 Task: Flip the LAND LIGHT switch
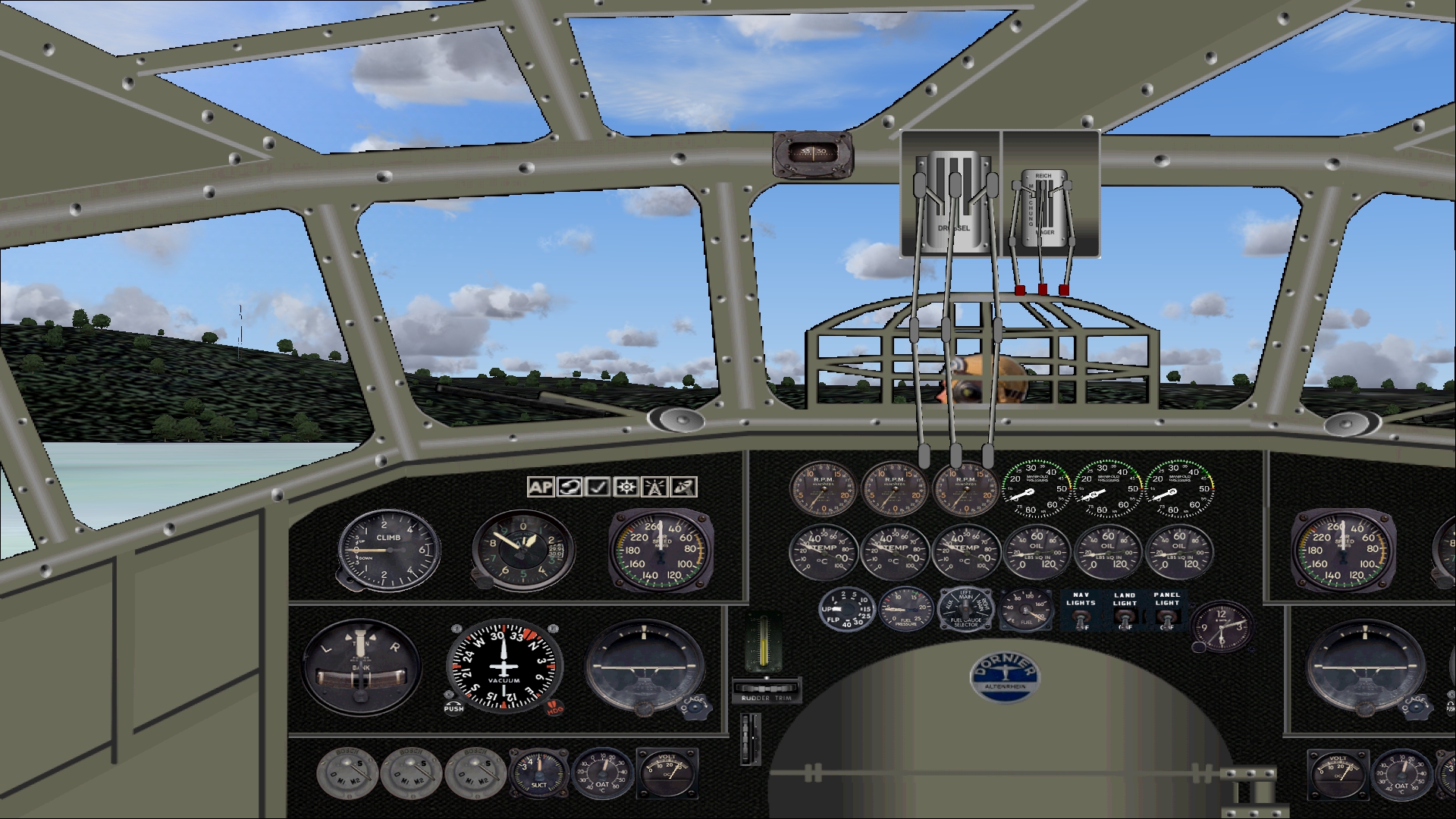1125,622
